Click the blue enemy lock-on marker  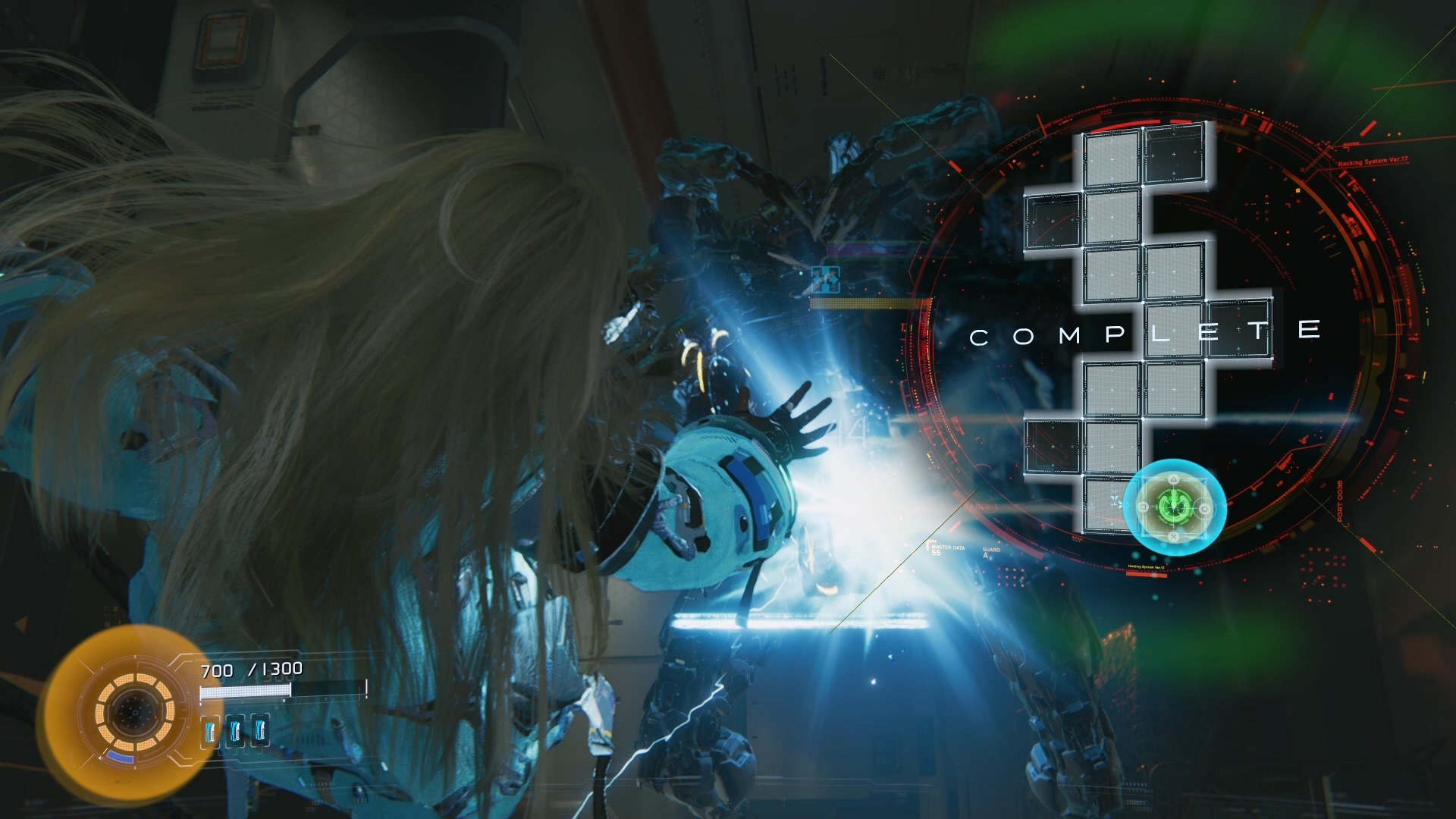point(825,279)
